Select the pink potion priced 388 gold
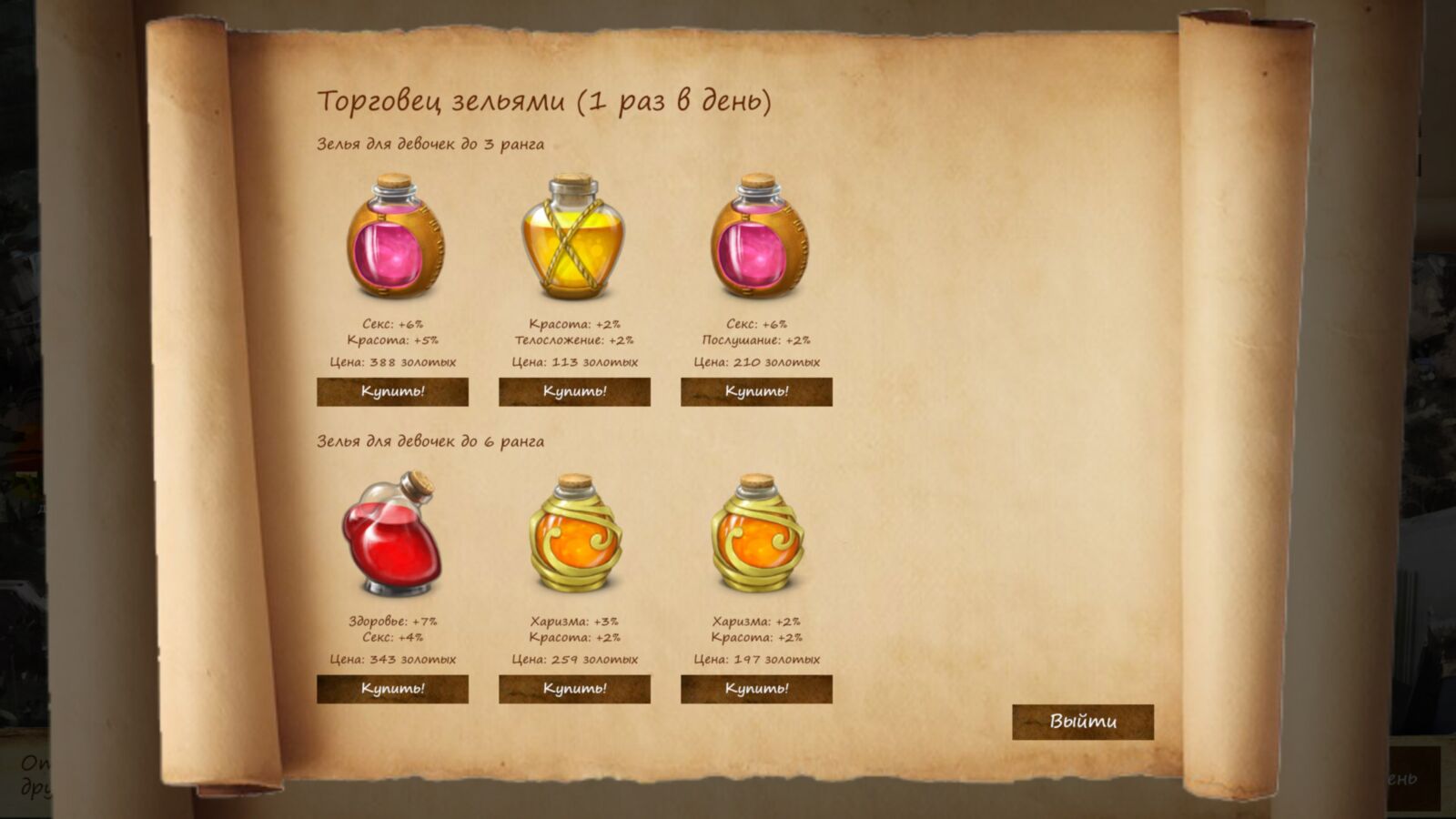Image resolution: width=1456 pixels, height=819 pixels. [393, 238]
